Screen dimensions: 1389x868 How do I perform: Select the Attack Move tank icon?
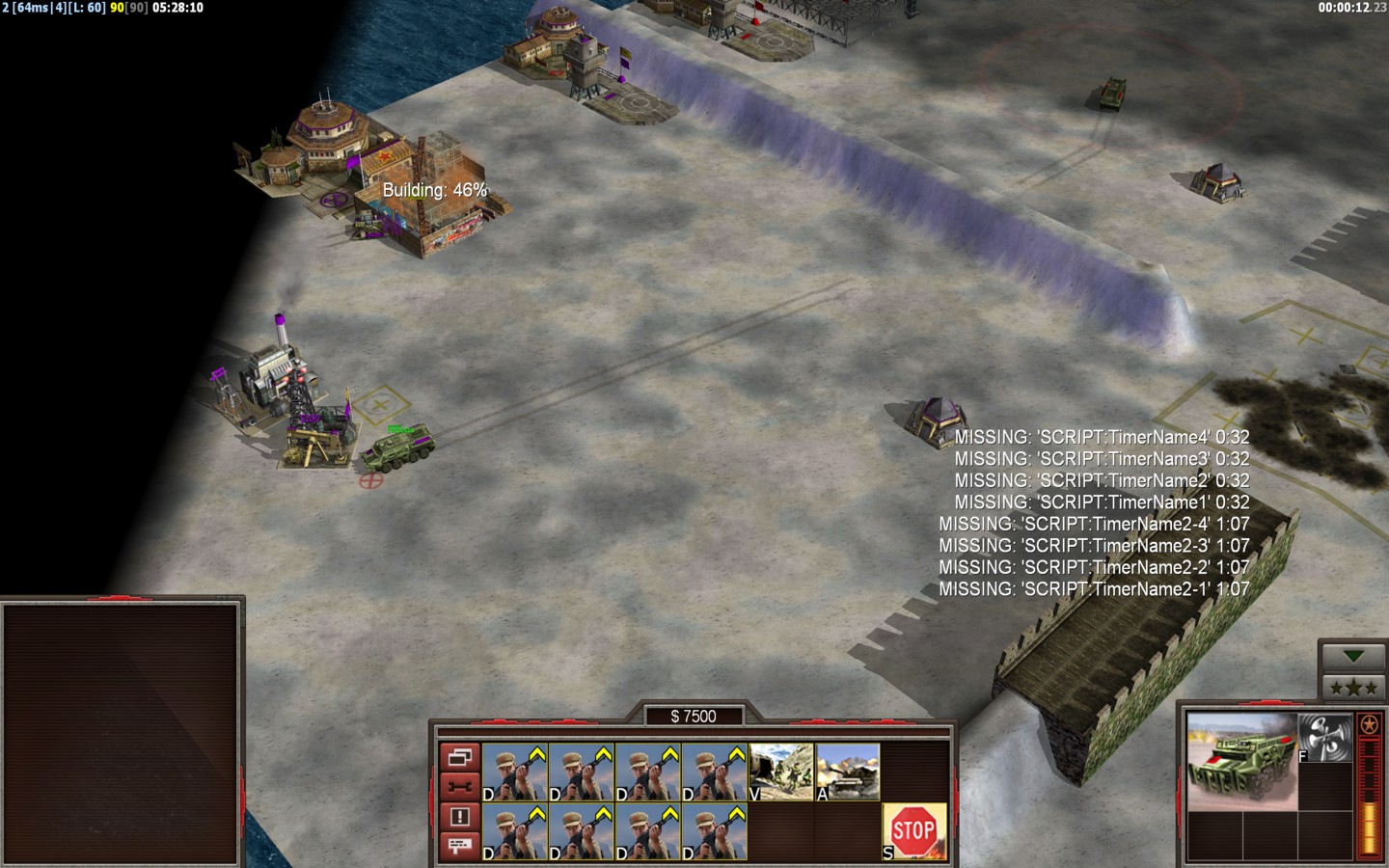click(x=848, y=772)
